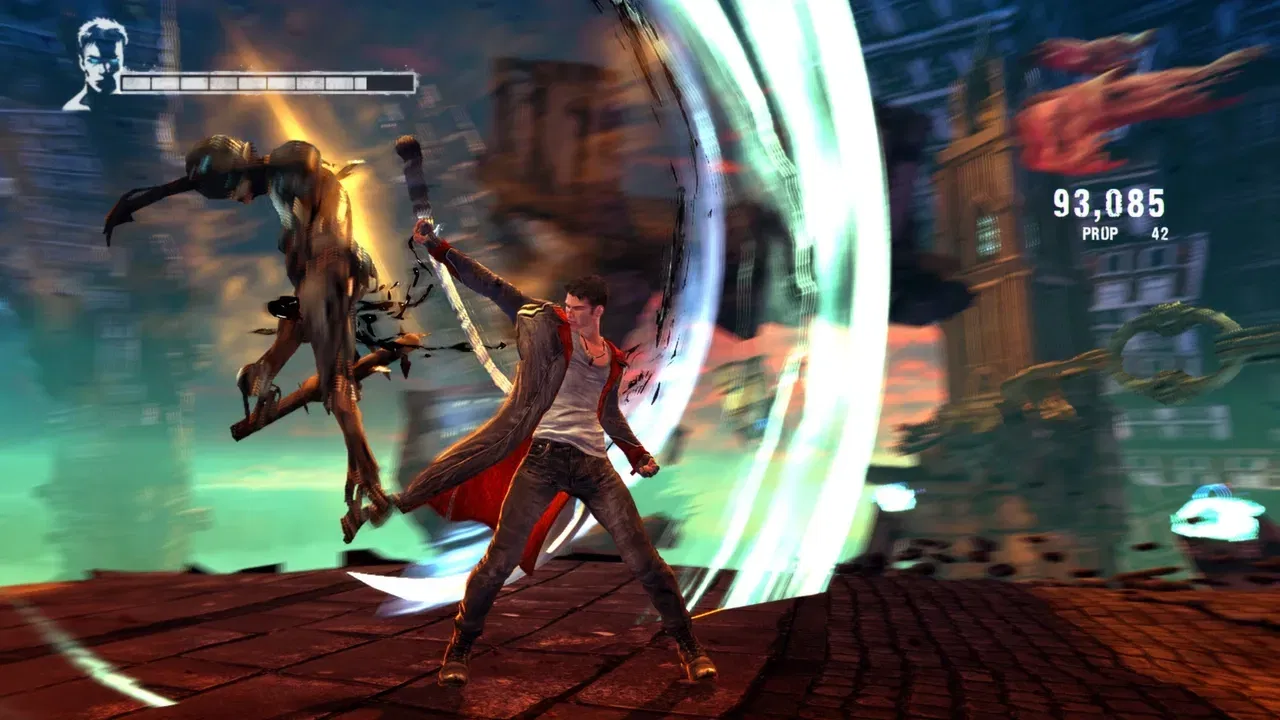This screenshot has width=1280, height=720.
Task: Click the first segment of the health bar
Action: (x=135, y=82)
